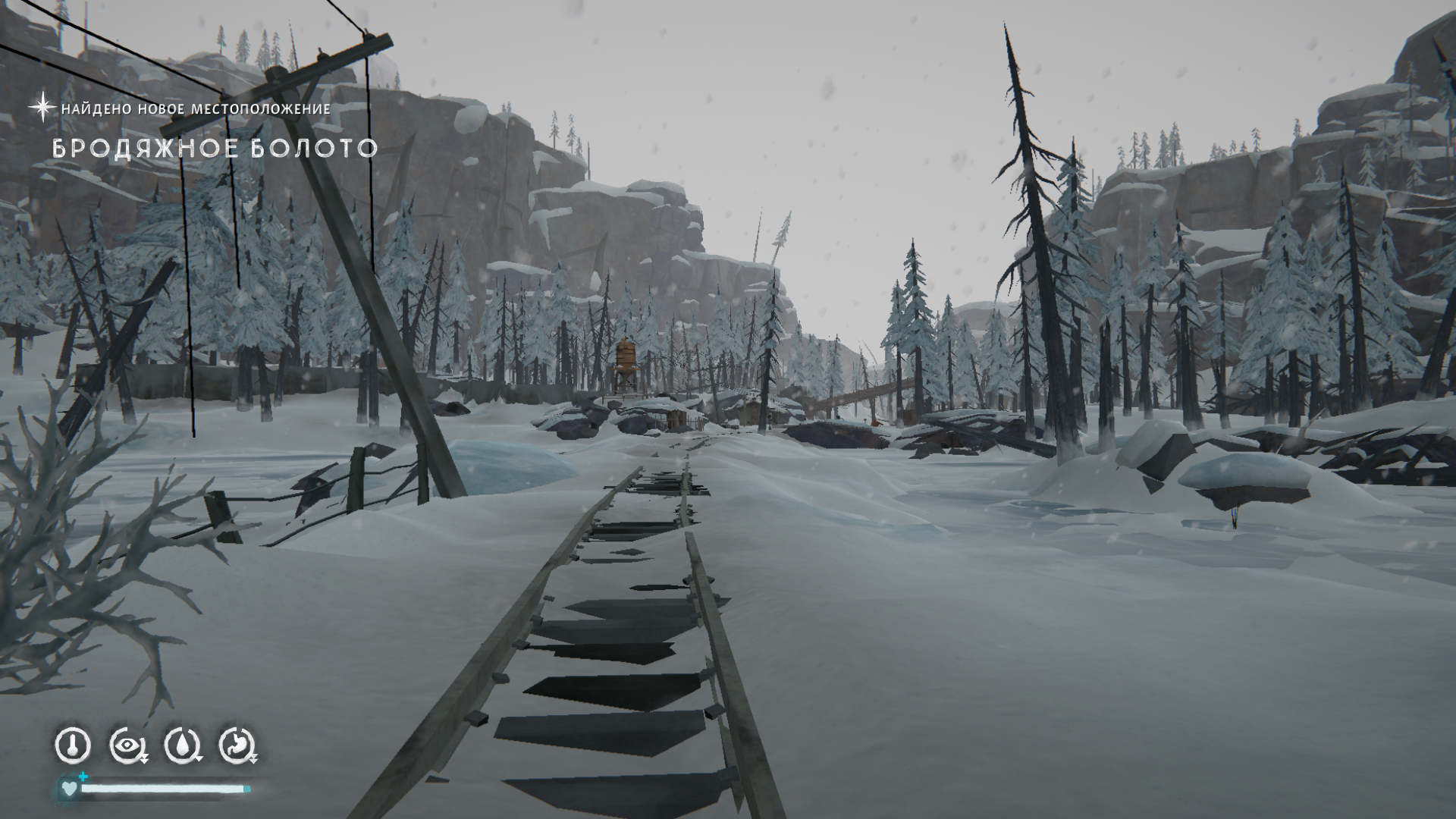This screenshot has width=1456, height=819.
Task: Check the water drop thirst icon
Action: 182,745
